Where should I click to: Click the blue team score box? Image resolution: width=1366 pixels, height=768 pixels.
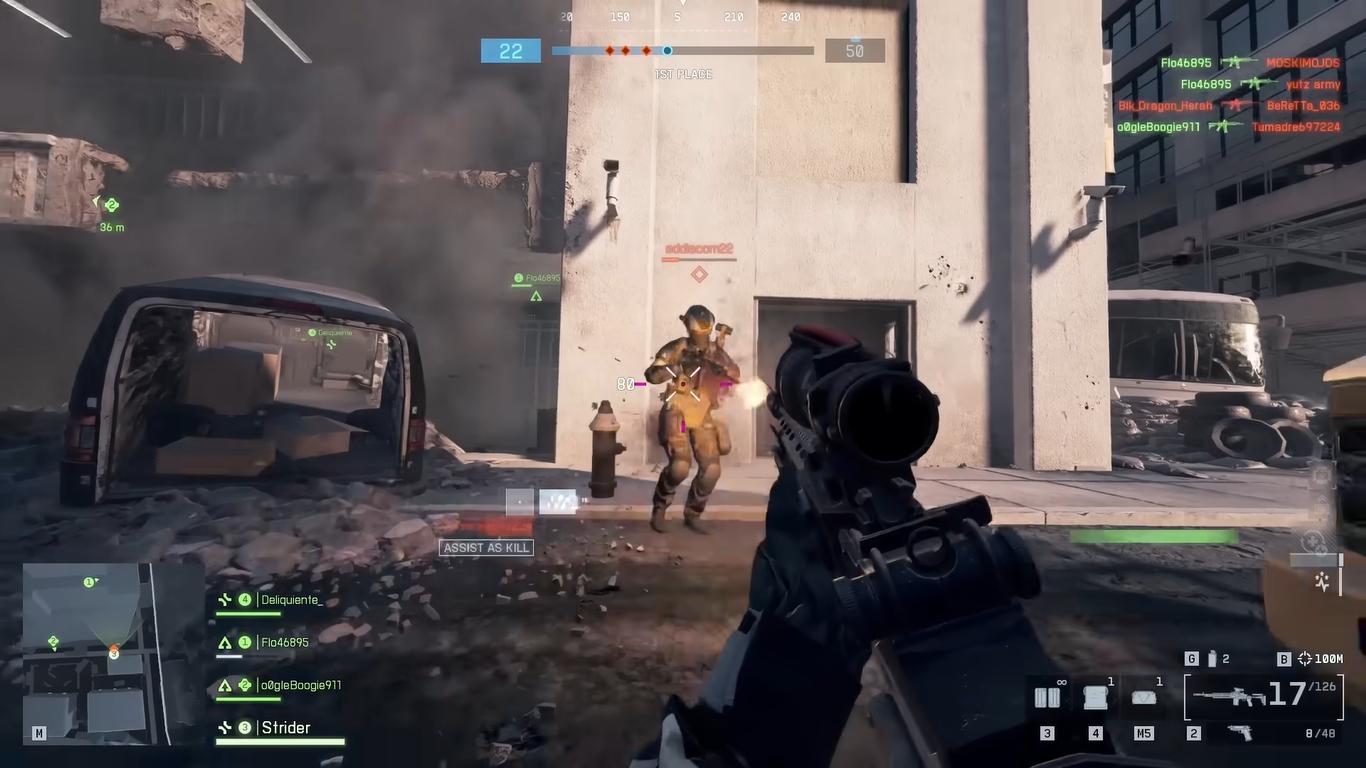click(510, 51)
